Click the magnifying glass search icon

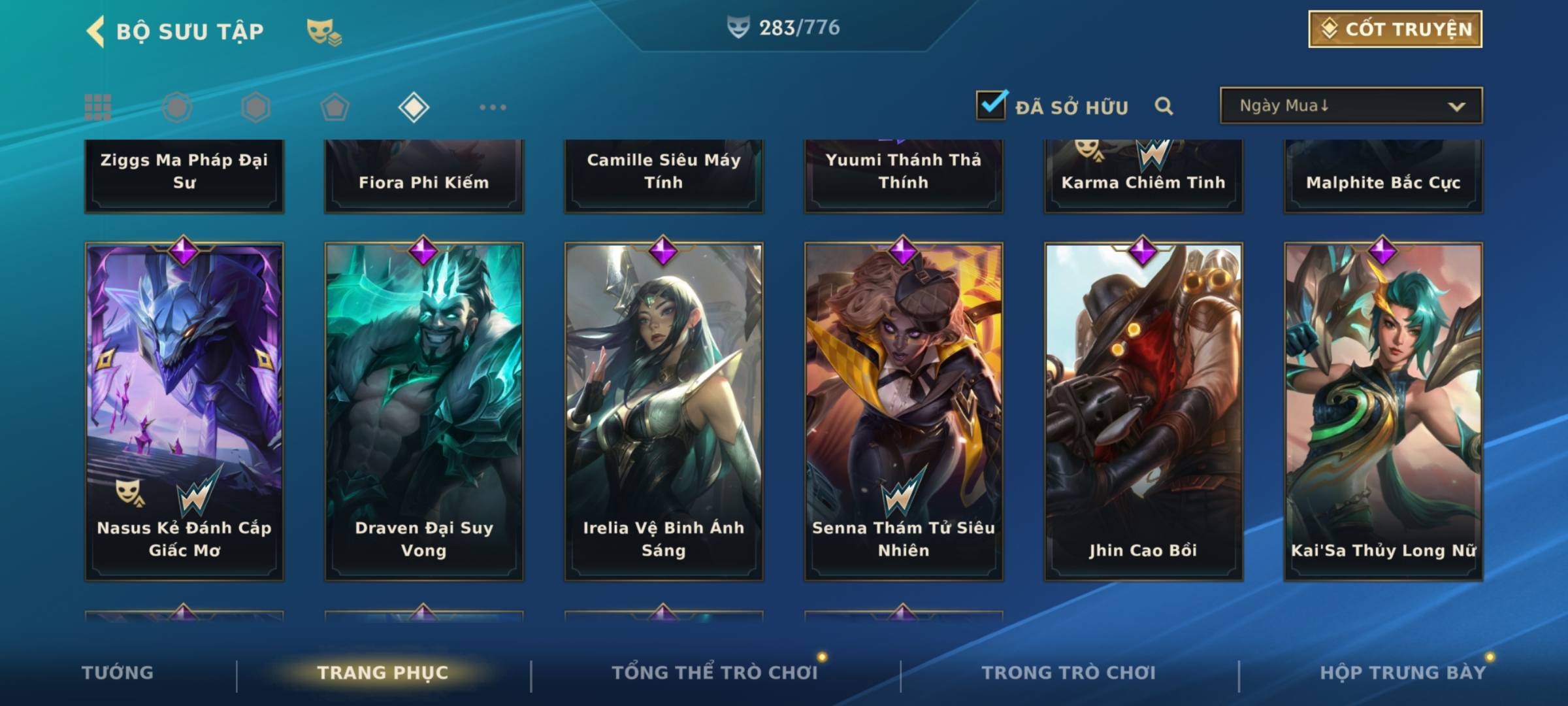(1164, 106)
